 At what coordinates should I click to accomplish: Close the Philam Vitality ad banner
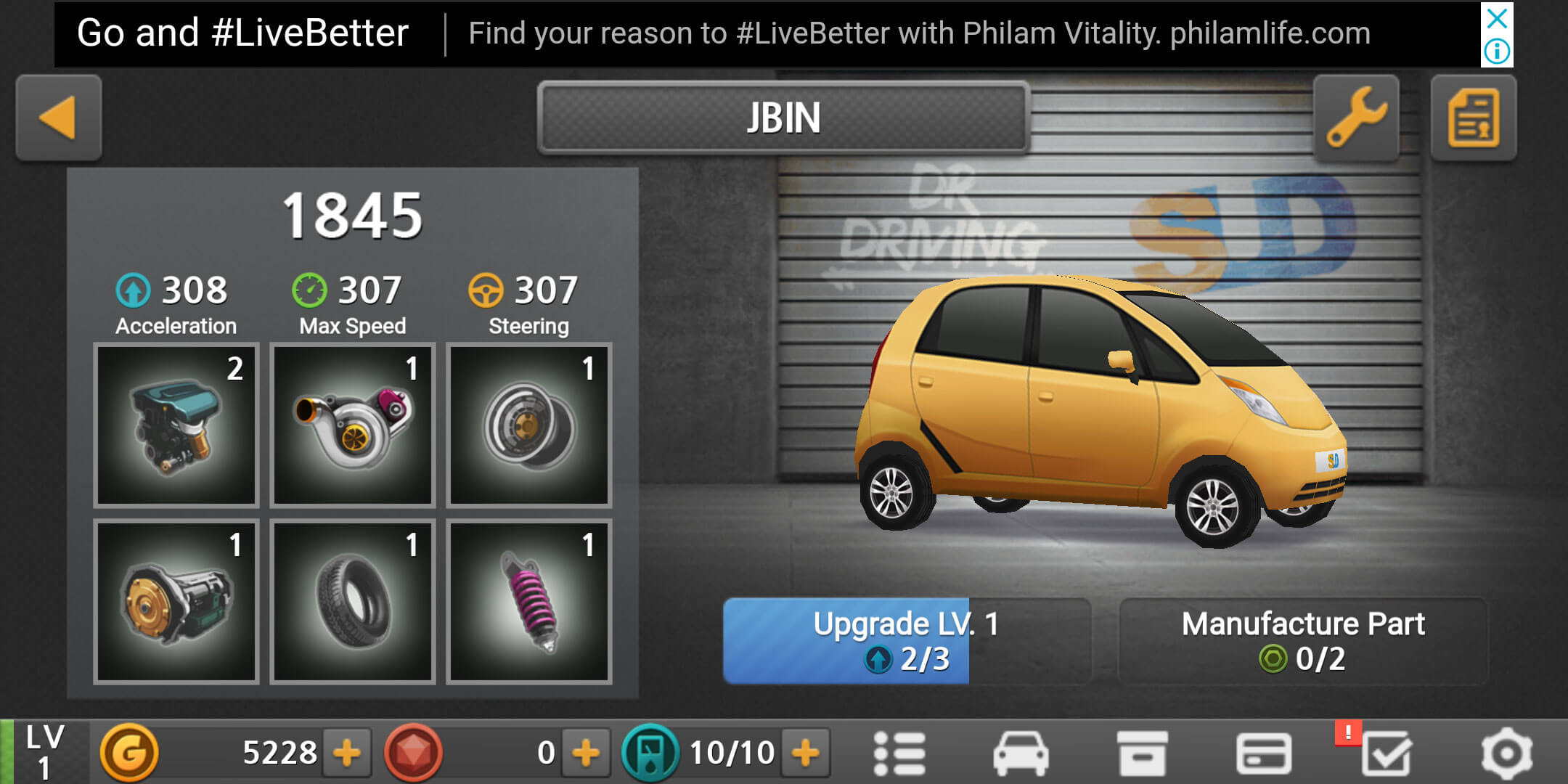1497,18
